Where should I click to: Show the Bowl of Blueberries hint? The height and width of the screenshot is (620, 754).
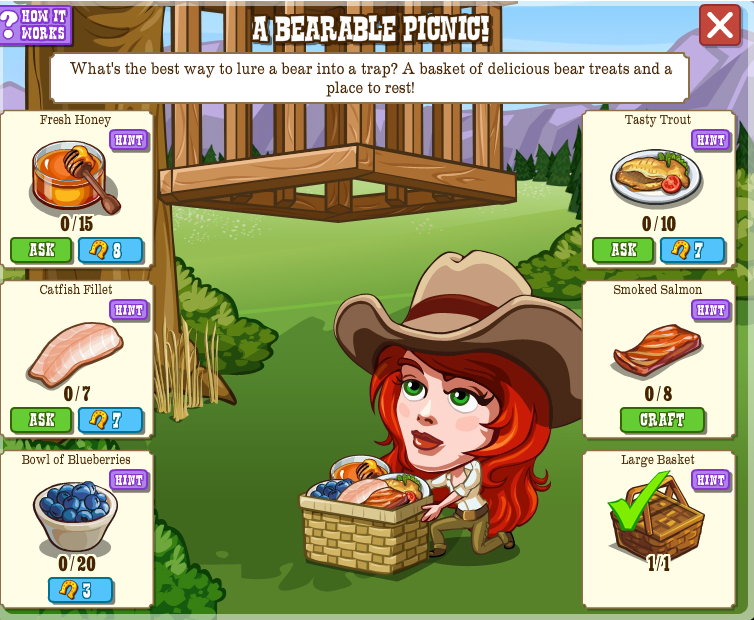[x=128, y=480]
